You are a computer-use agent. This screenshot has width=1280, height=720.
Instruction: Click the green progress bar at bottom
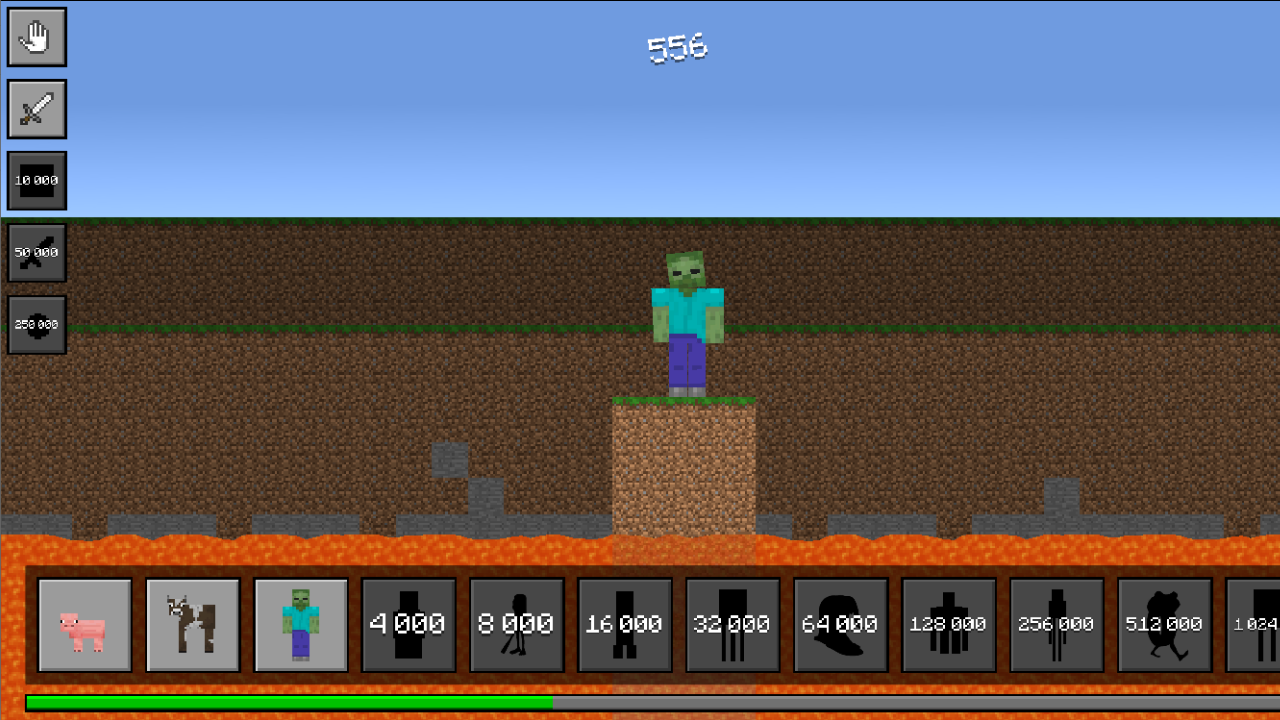point(280,703)
